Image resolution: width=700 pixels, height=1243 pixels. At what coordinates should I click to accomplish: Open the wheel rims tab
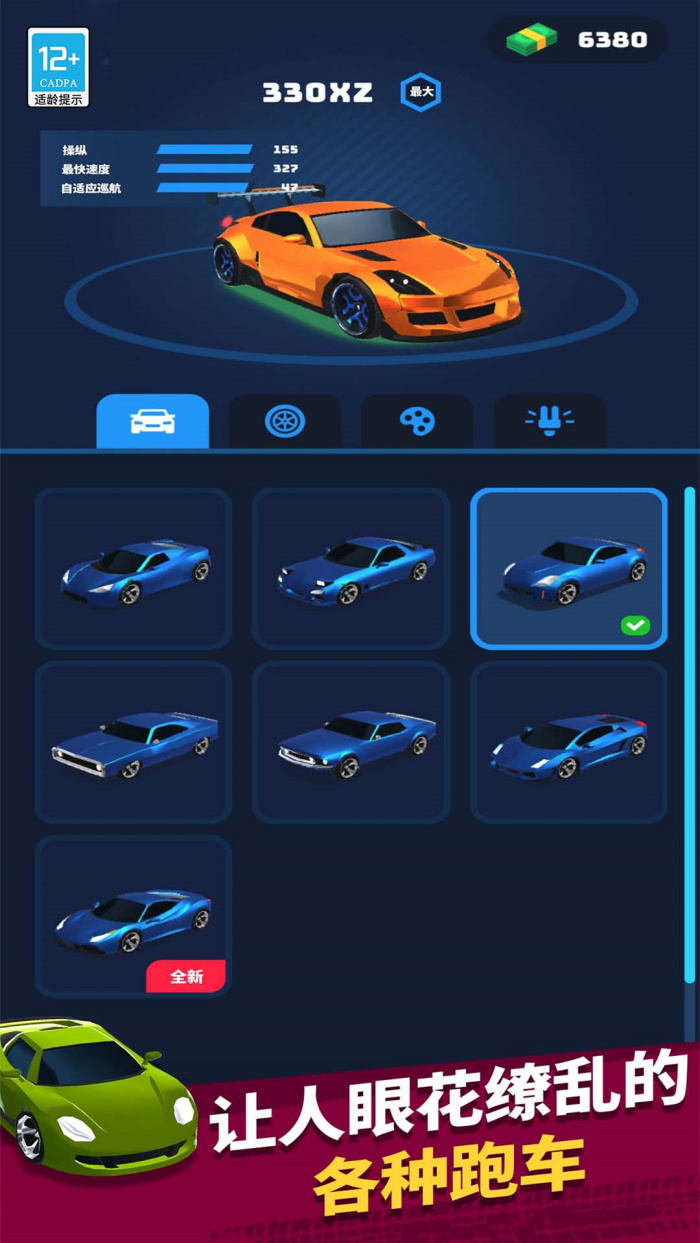(x=285, y=421)
